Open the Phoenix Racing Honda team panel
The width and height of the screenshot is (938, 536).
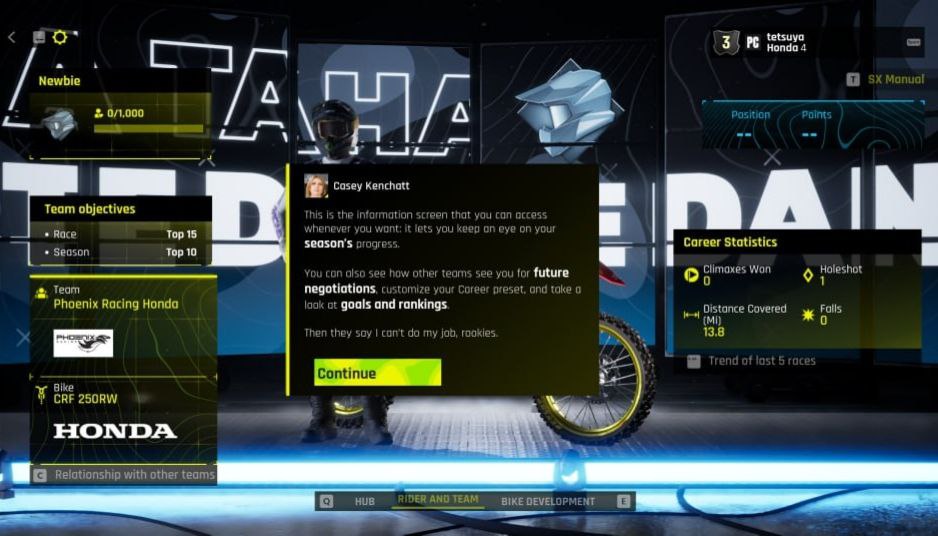click(124, 321)
